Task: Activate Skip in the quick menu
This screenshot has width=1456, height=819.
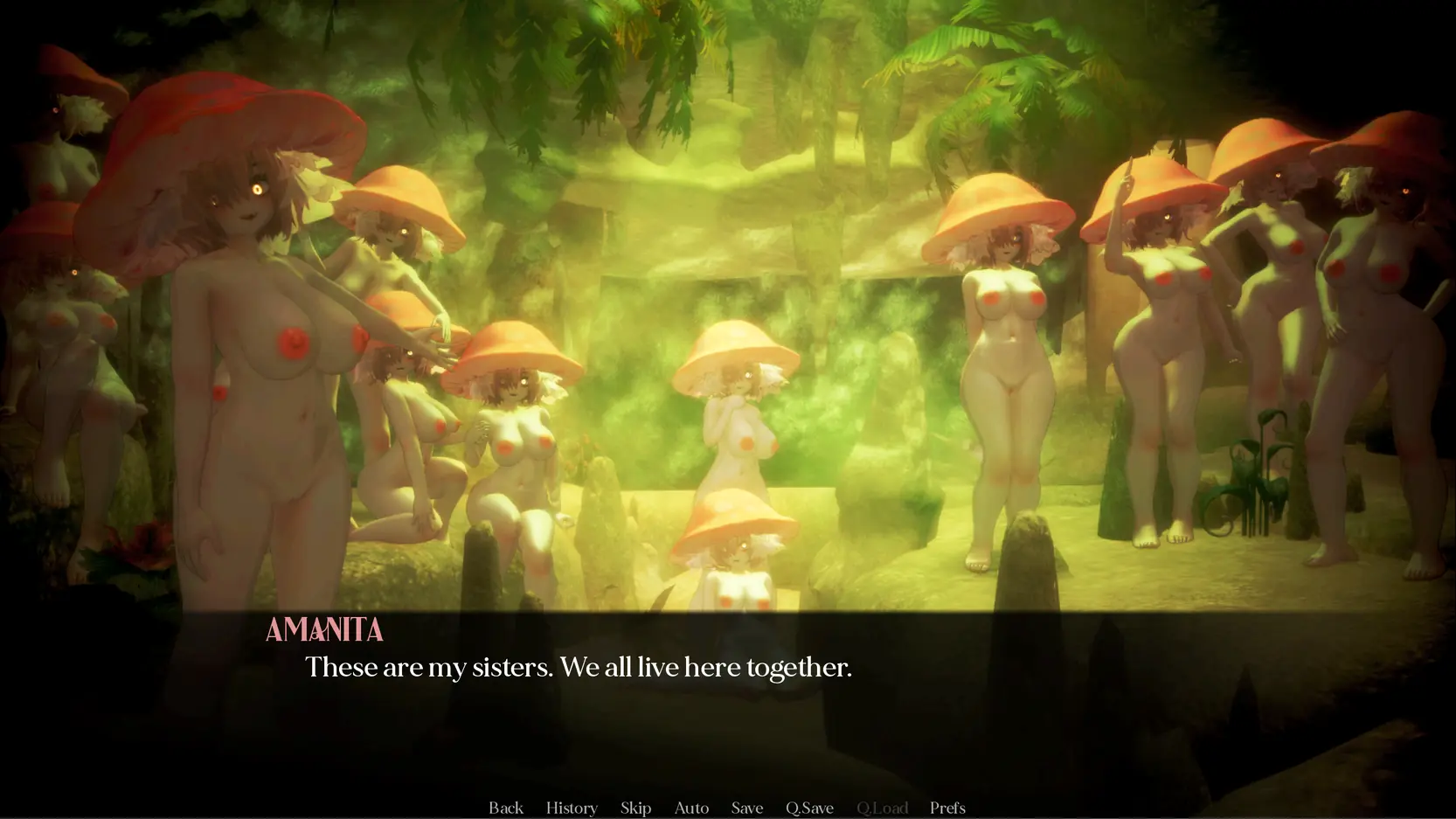Action: pos(635,808)
